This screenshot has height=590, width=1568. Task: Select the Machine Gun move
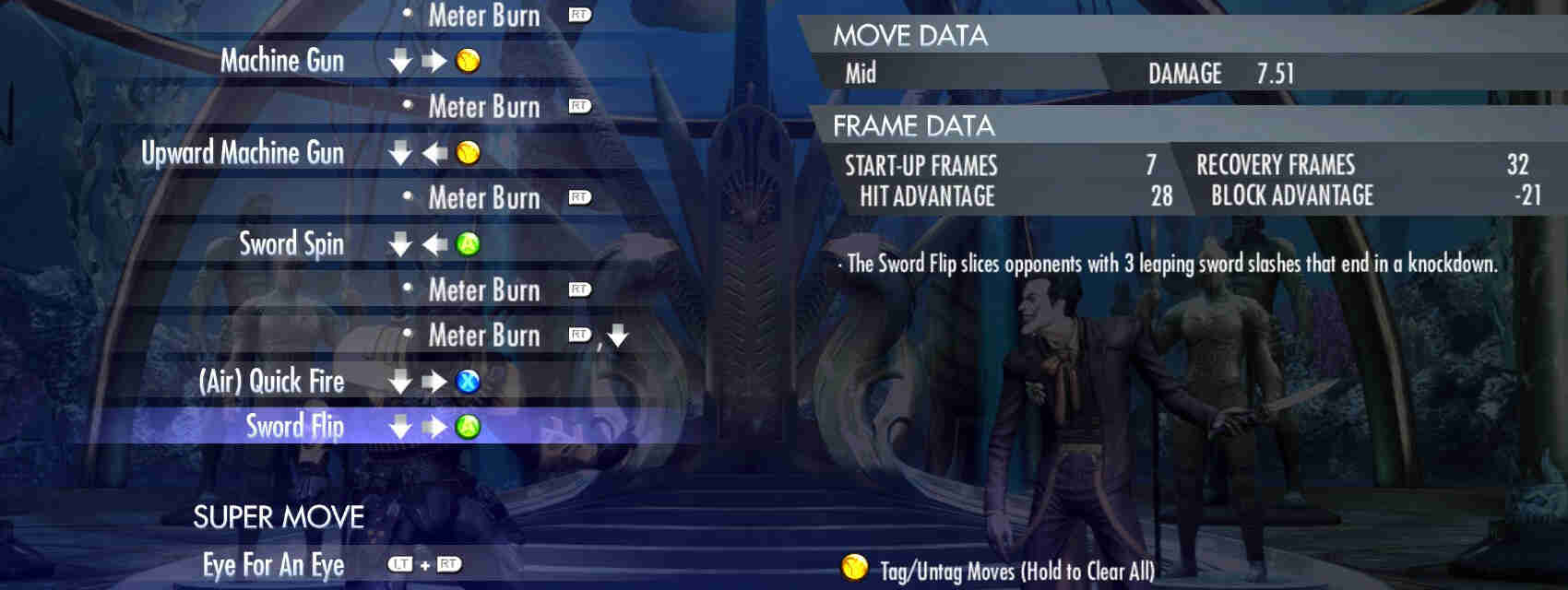coord(282,61)
